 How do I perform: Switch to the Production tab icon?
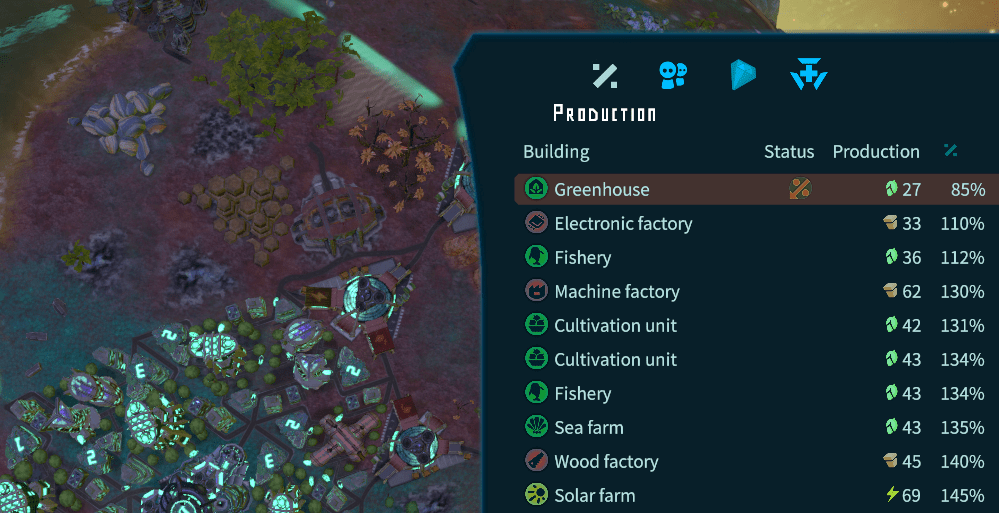click(x=604, y=75)
